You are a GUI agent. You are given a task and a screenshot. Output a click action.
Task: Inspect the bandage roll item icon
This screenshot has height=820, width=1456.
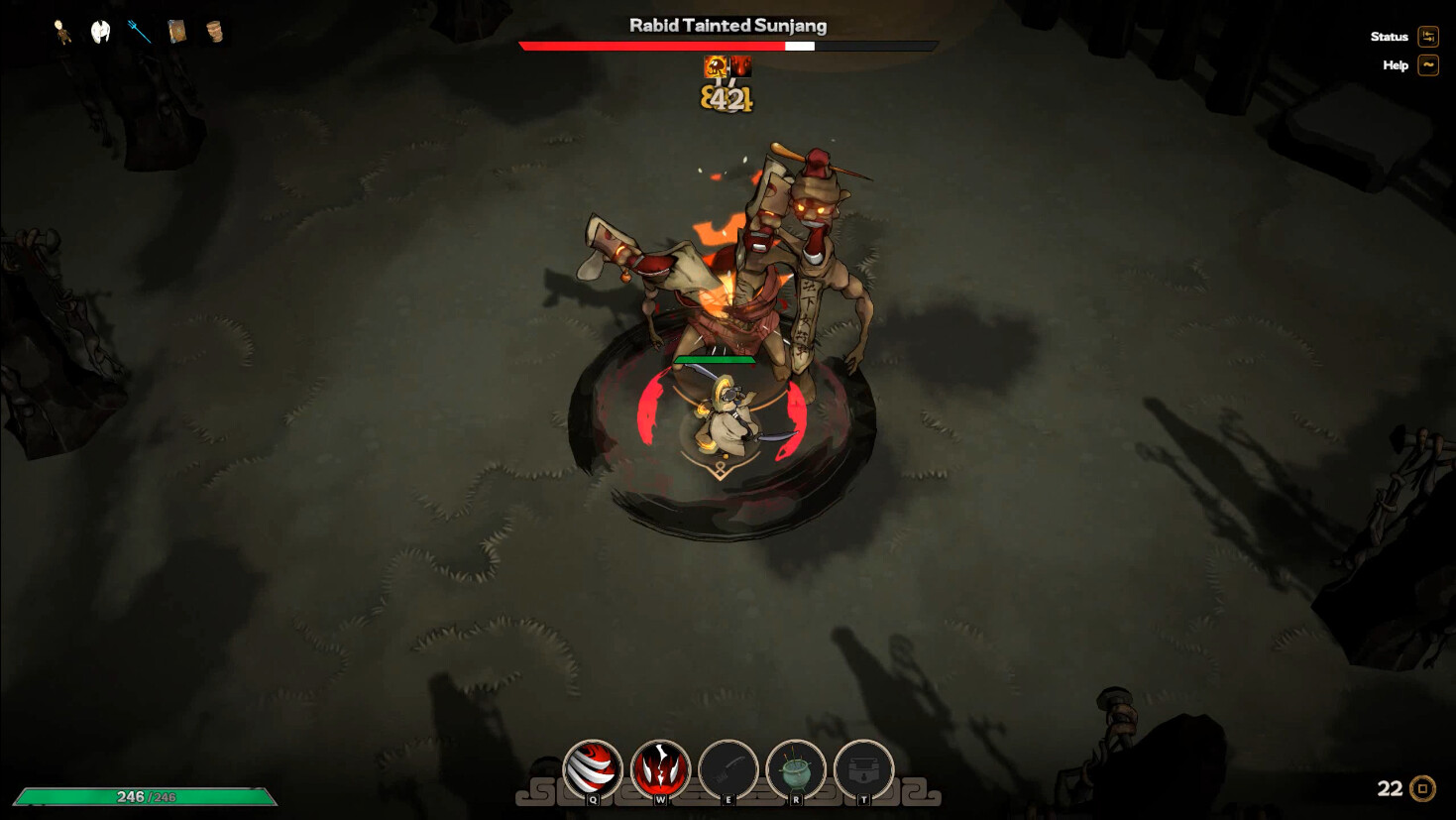point(215,30)
